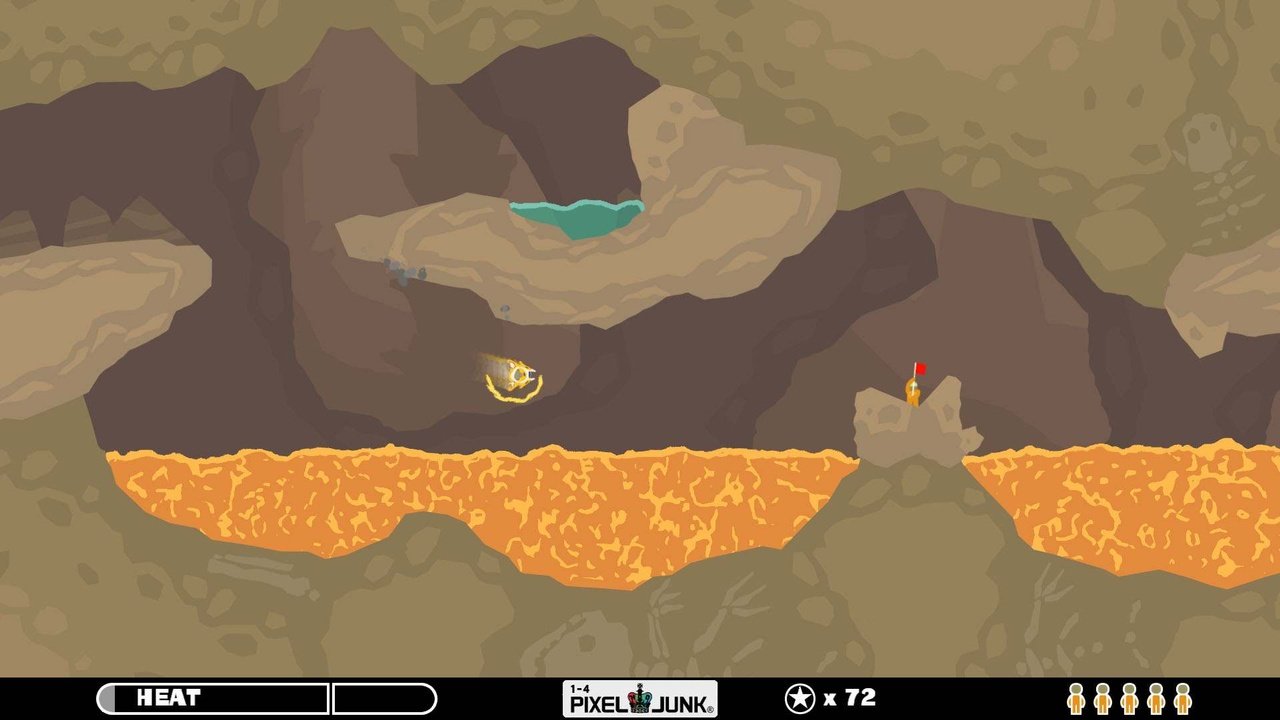
Task: Select the fourth survivor icon
Action: click(1155, 698)
